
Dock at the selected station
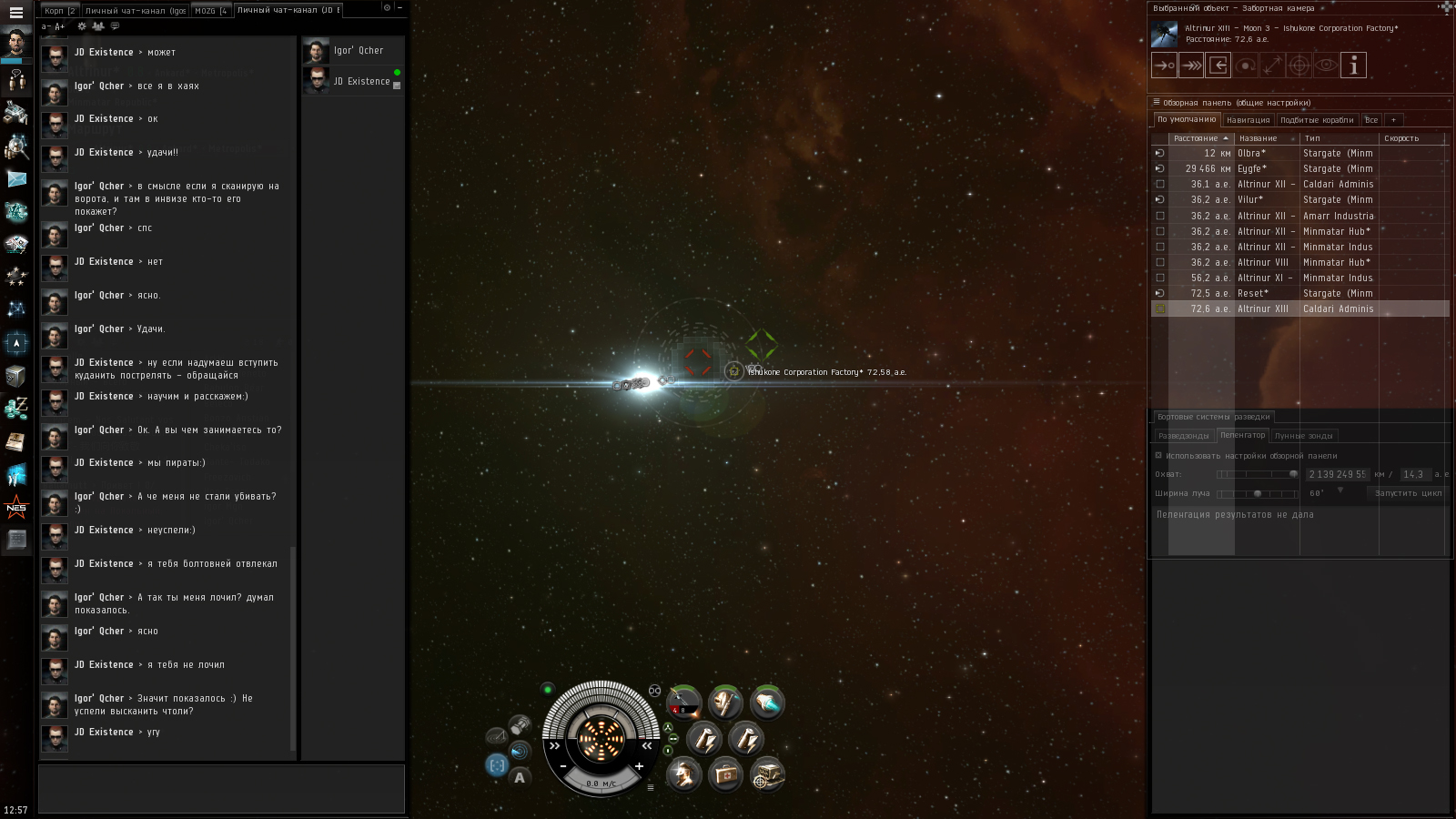(1218, 66)
